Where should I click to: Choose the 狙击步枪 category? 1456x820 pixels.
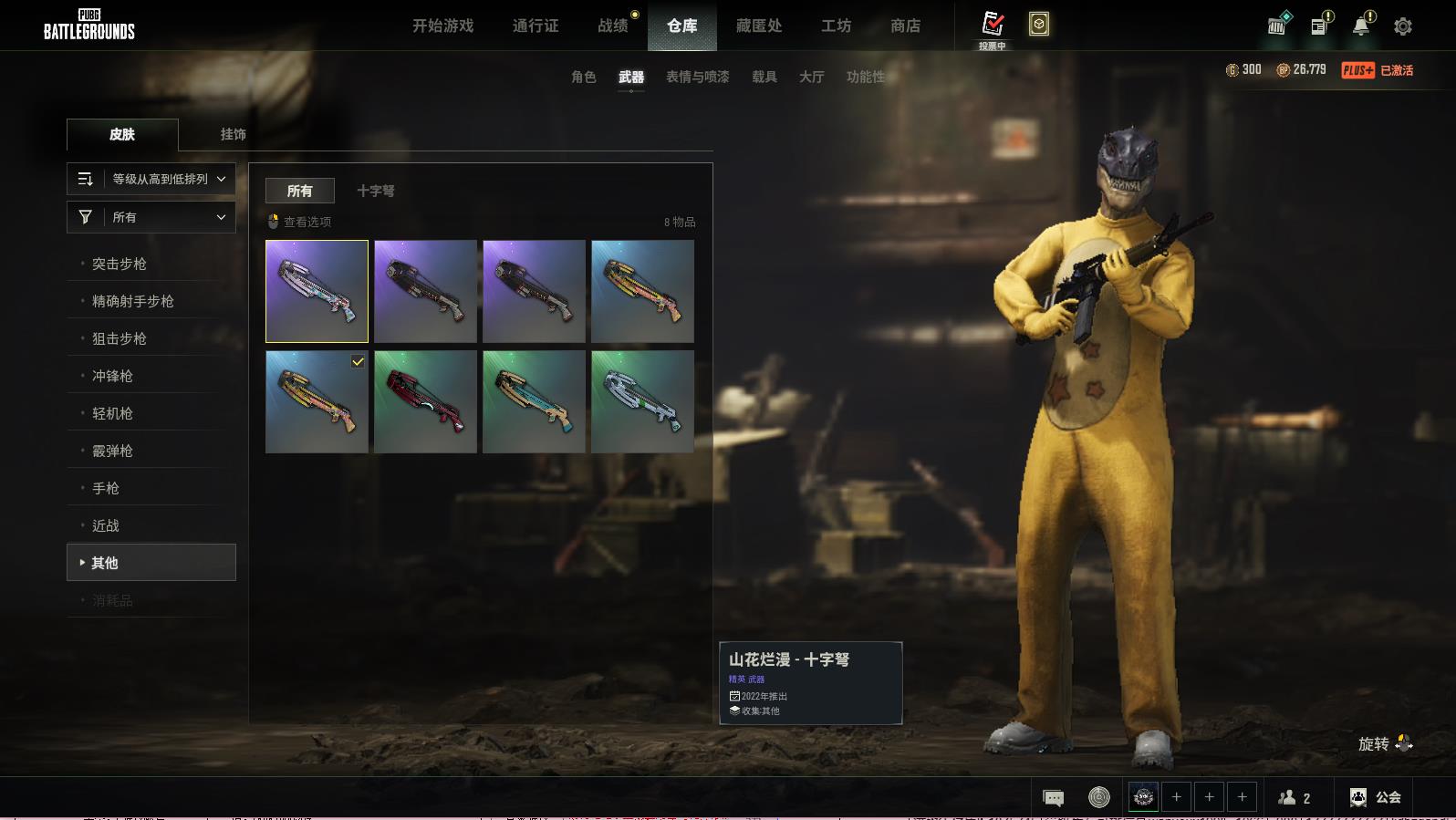(x=120, y=338)
